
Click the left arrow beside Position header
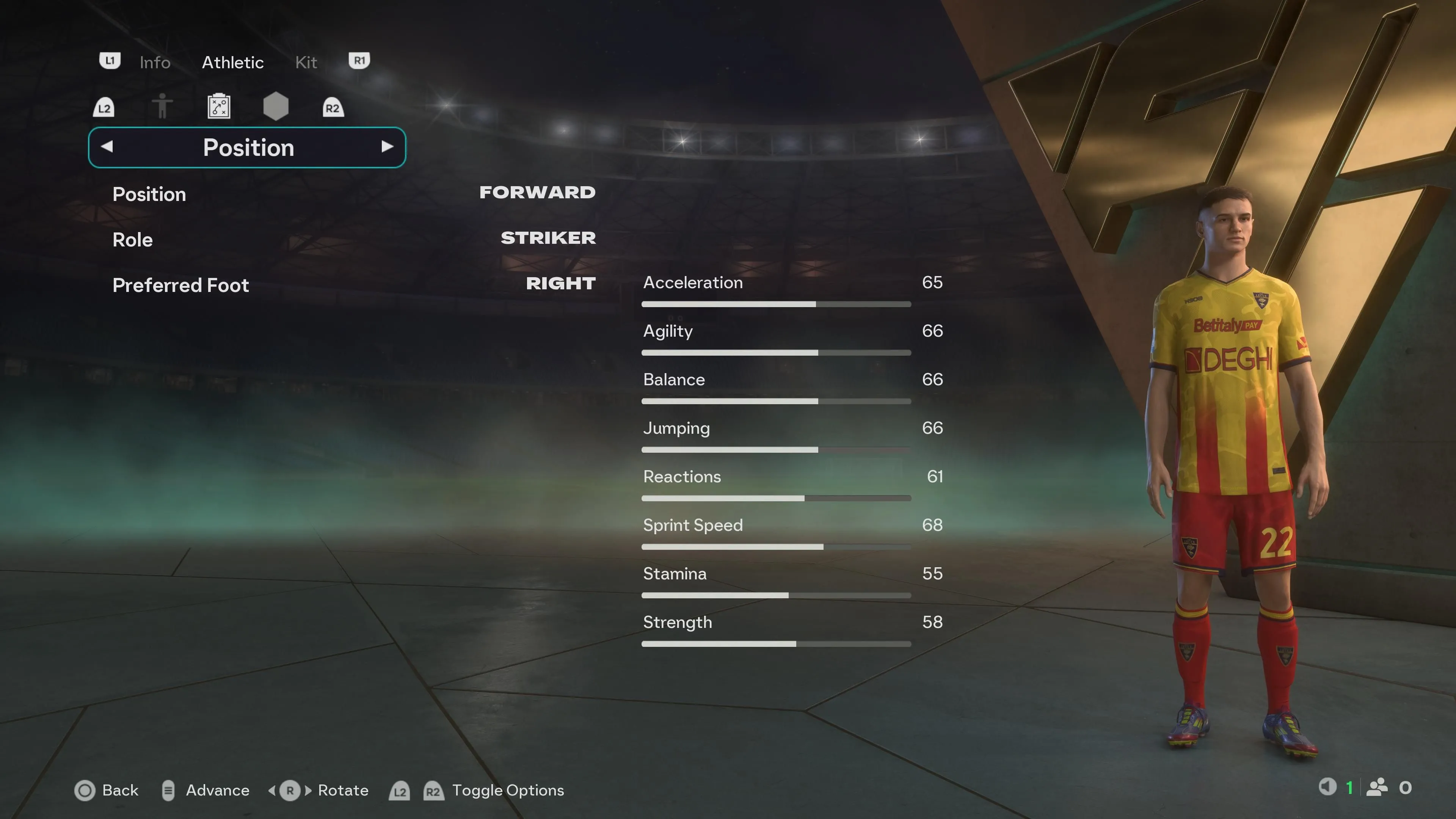coord(107,147)
